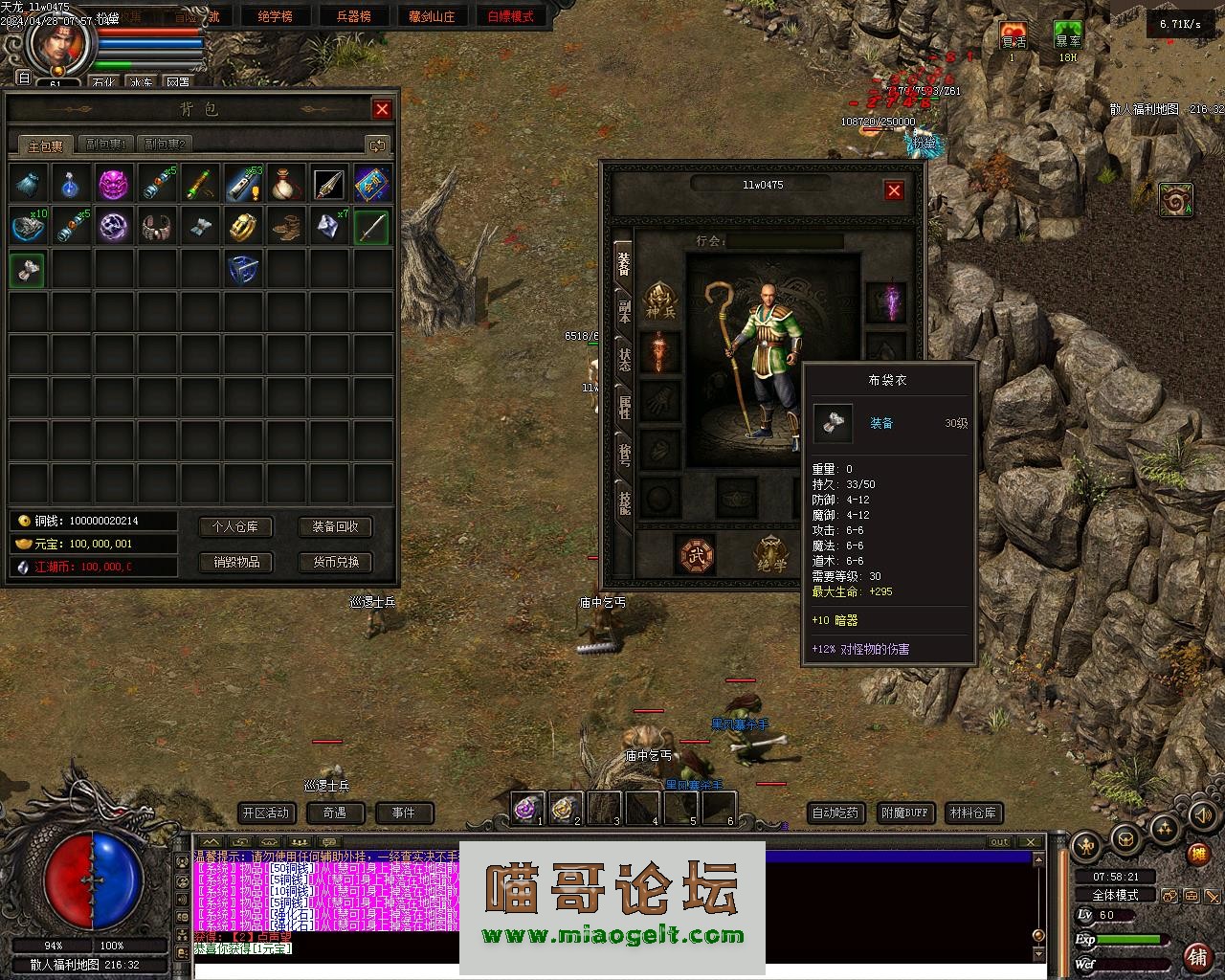Click the 装备回收 equipment recycle button
This screenshot has height=980, width=1225.
click(x=335, y=526)
